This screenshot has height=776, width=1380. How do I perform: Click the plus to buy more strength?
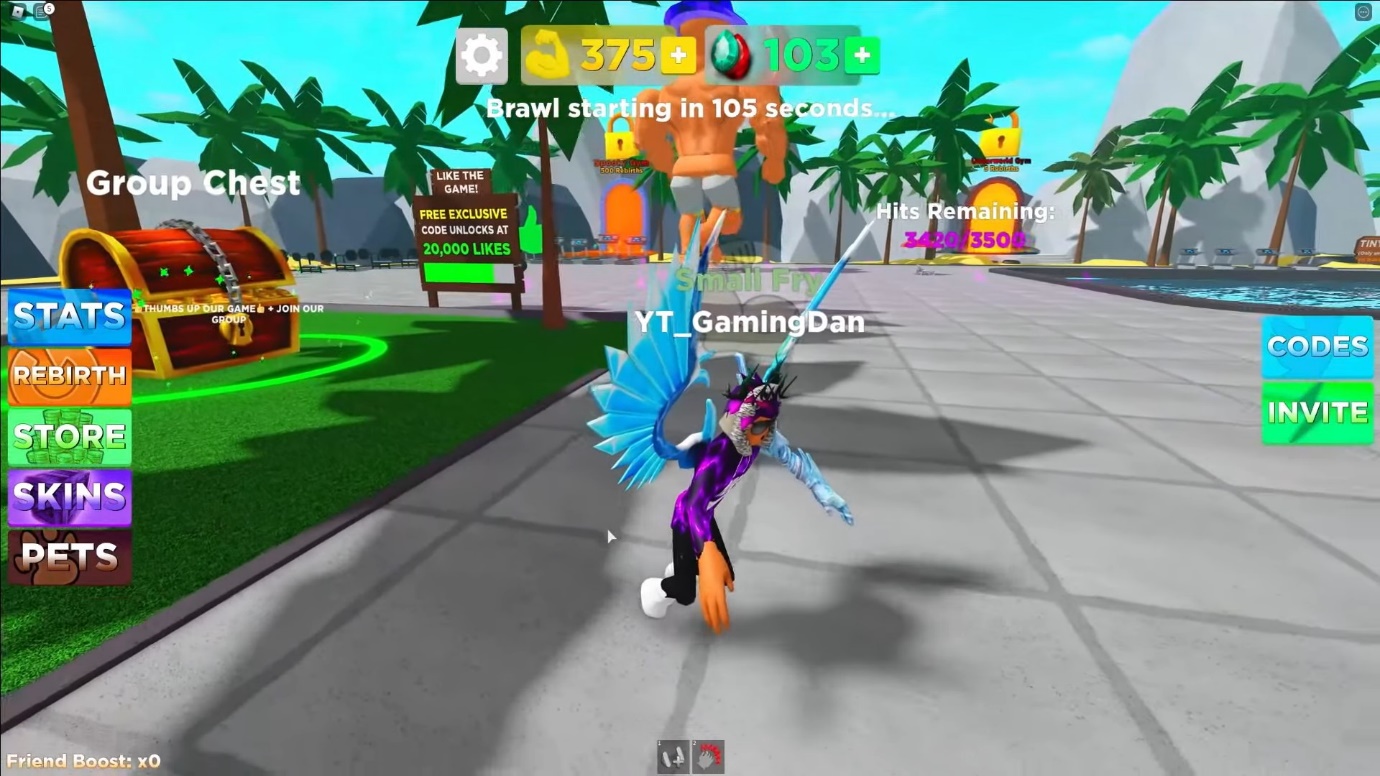click(x=679, y=55)
